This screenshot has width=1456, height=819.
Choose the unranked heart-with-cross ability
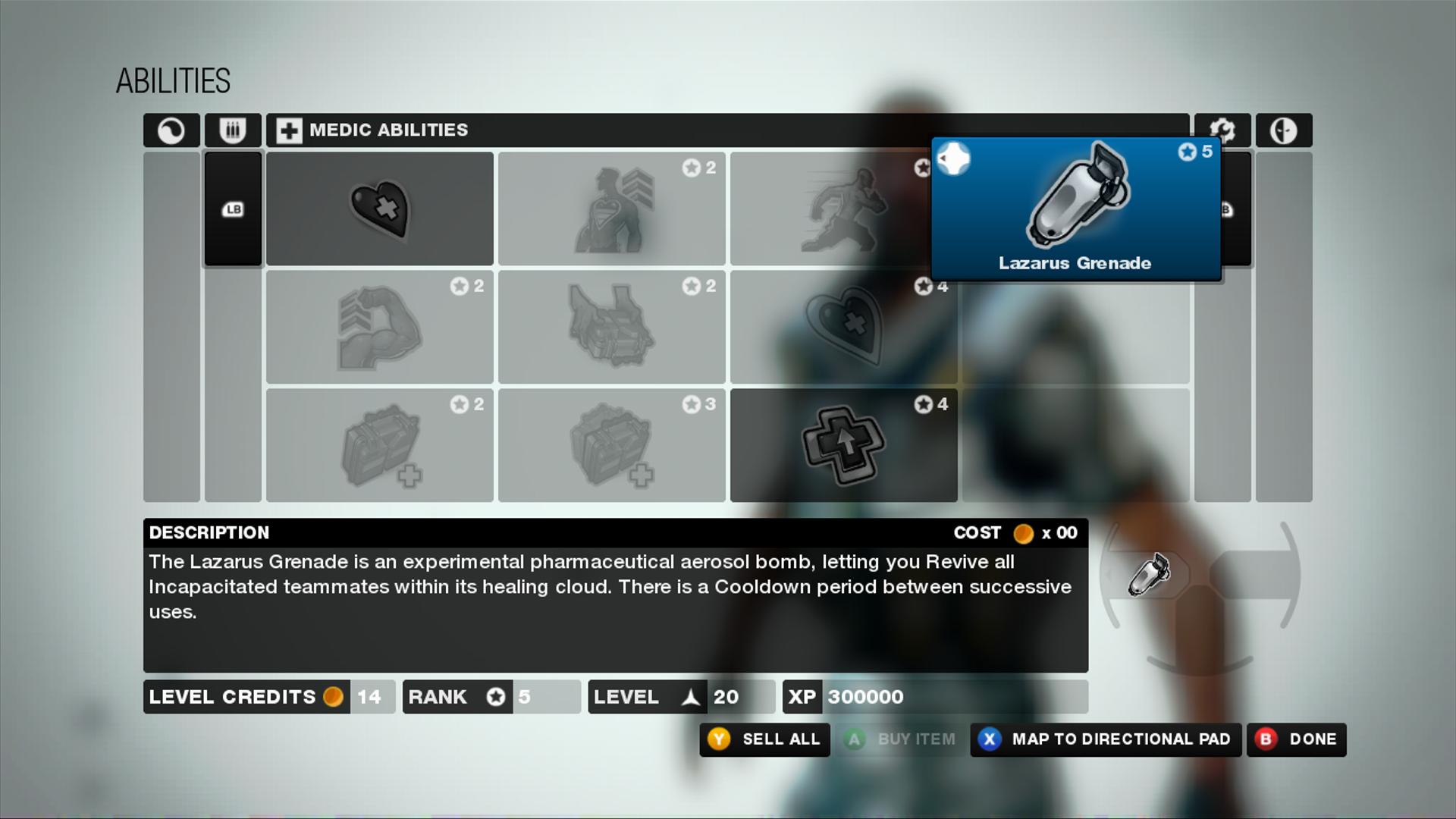[x=379, y=209]
